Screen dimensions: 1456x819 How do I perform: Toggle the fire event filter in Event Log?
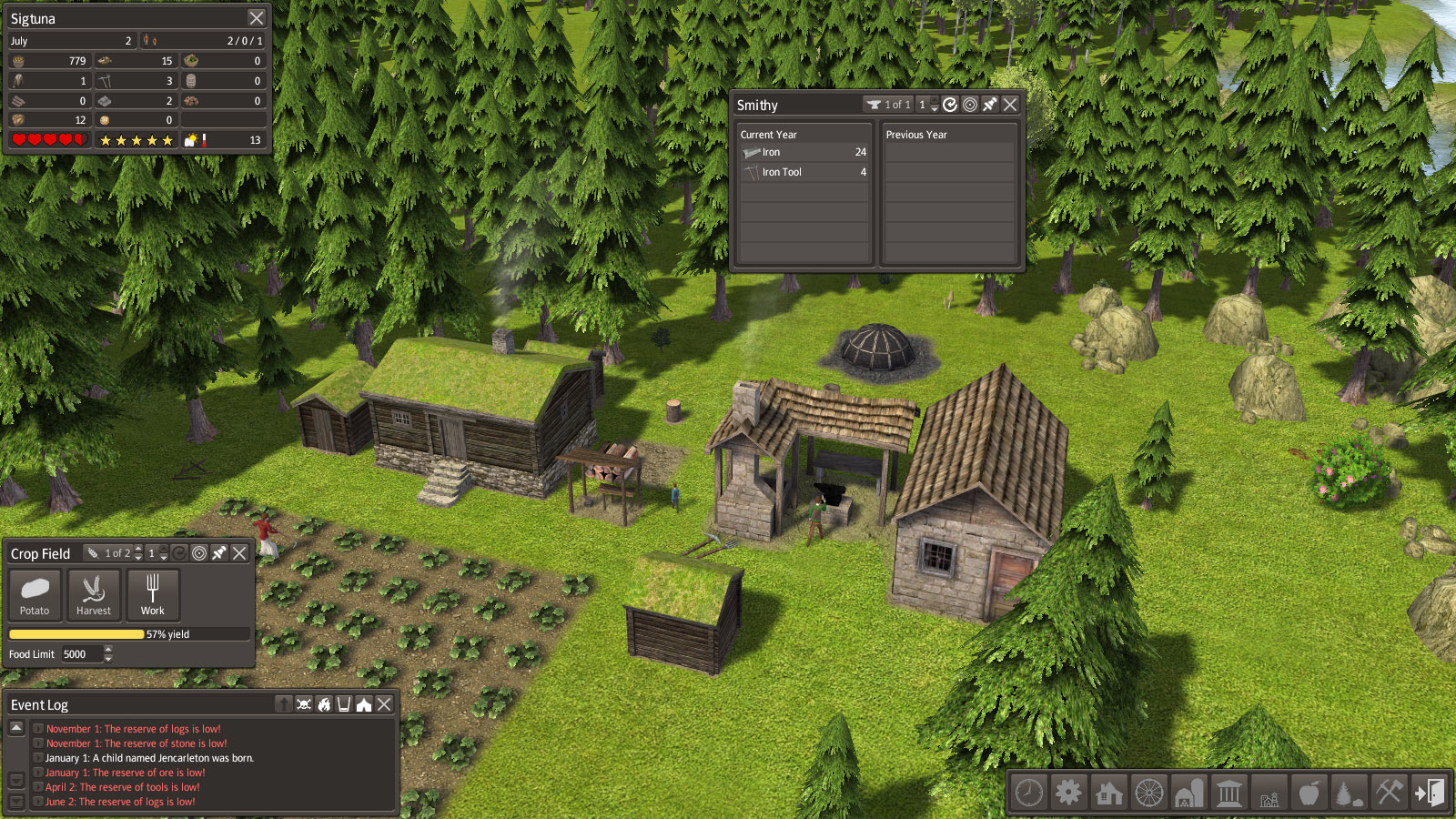[324, 704]
